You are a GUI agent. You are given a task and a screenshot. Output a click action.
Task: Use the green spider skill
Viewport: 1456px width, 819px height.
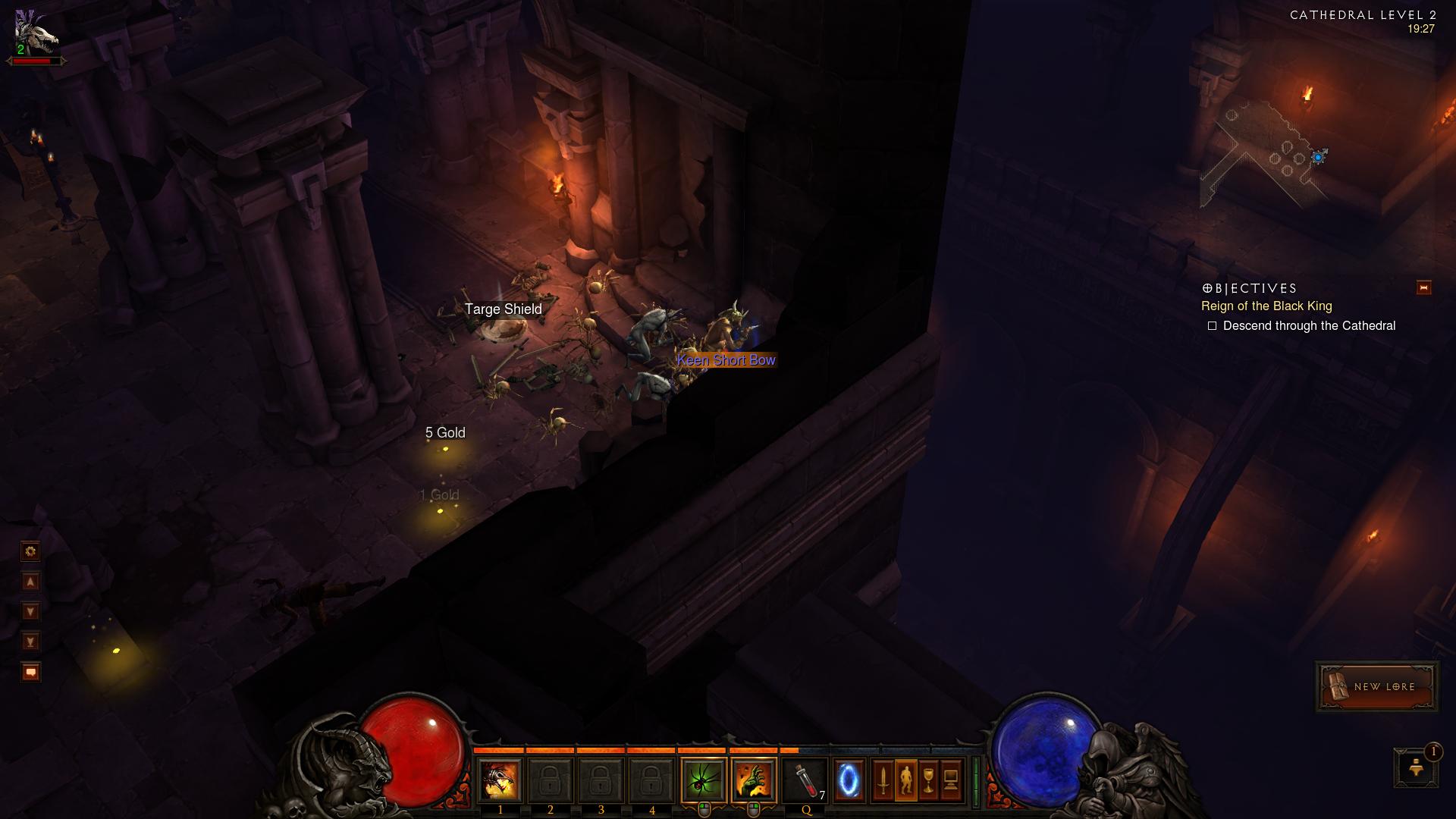704,780
